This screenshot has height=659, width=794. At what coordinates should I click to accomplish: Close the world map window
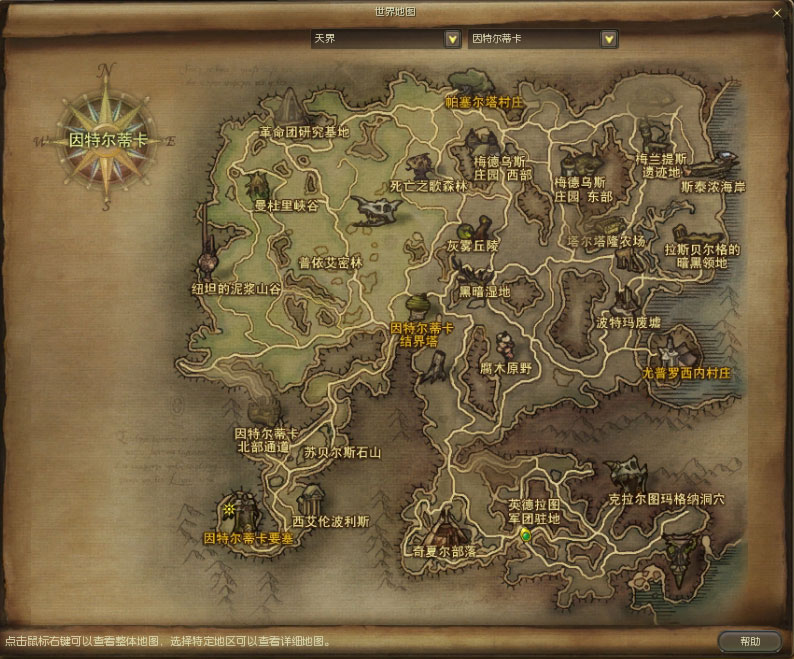(x=777, y=13)
